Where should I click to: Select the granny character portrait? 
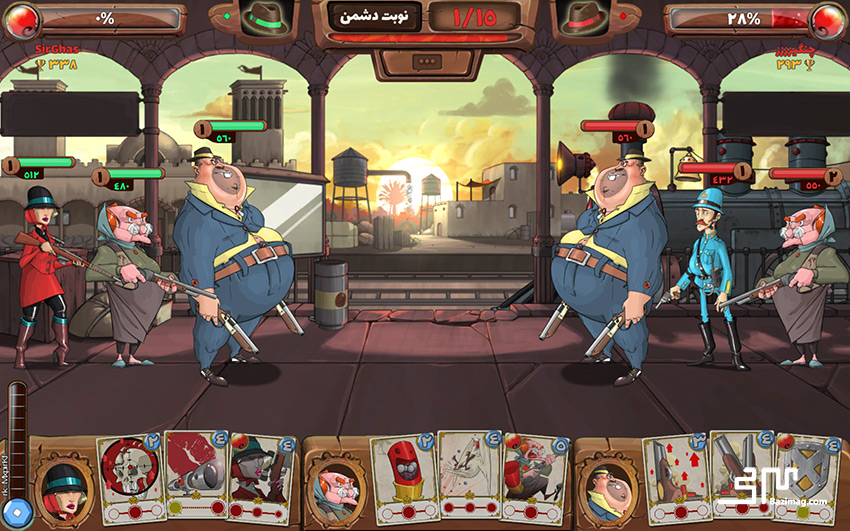click(334, 485)
